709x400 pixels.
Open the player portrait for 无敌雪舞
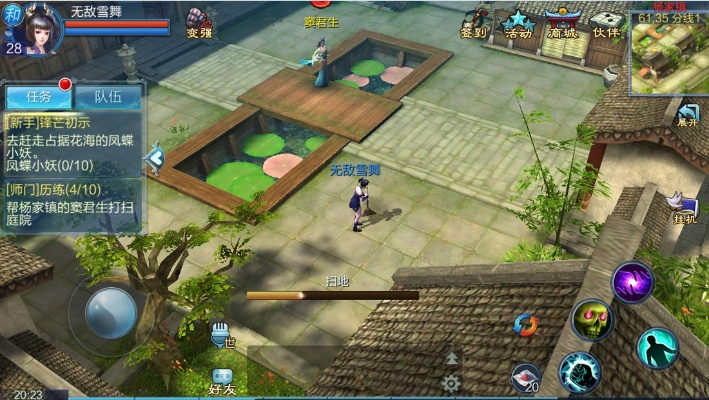(34, 27)
